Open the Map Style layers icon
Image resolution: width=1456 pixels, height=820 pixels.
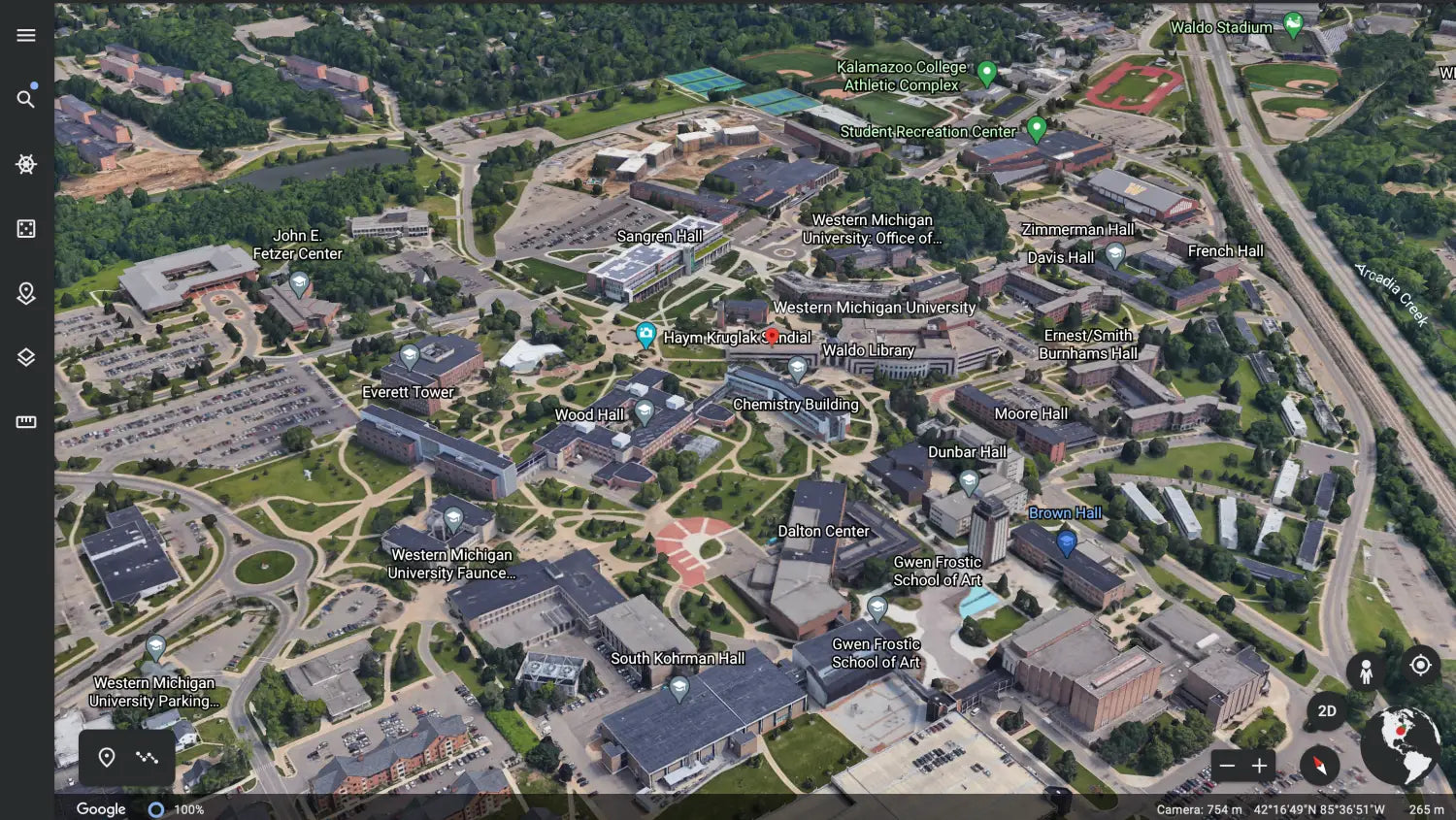coord(26,357)
